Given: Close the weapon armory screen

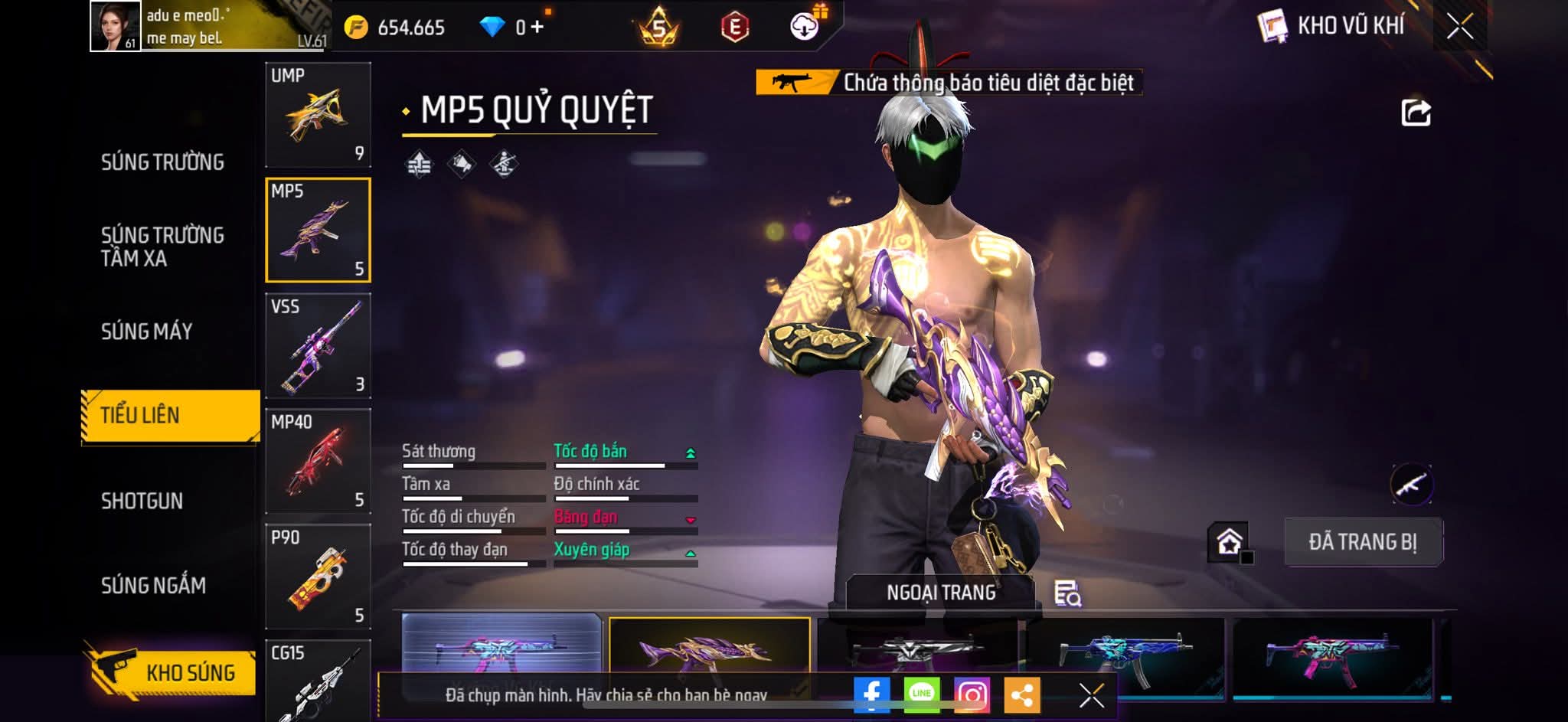Looking at the screenshot, I should coord(1459,27).
